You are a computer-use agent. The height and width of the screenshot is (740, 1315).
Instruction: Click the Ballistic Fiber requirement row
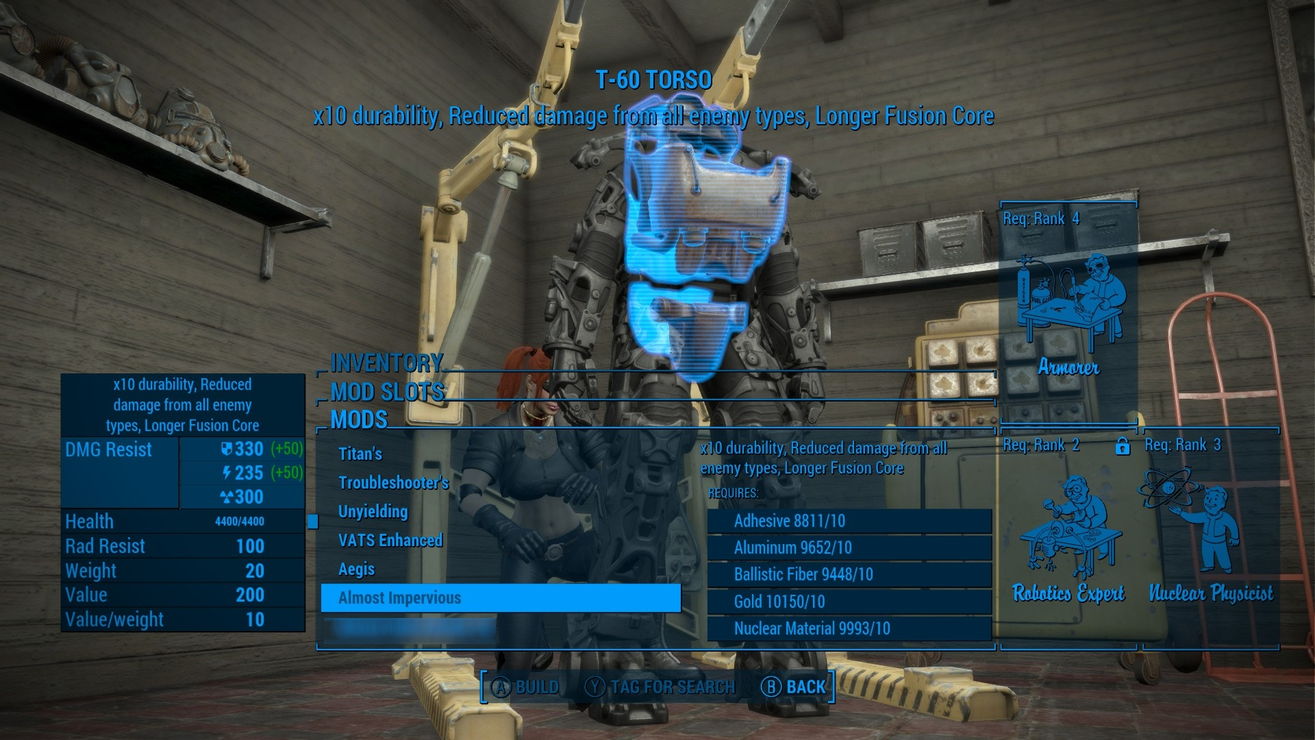coord(849,575)
